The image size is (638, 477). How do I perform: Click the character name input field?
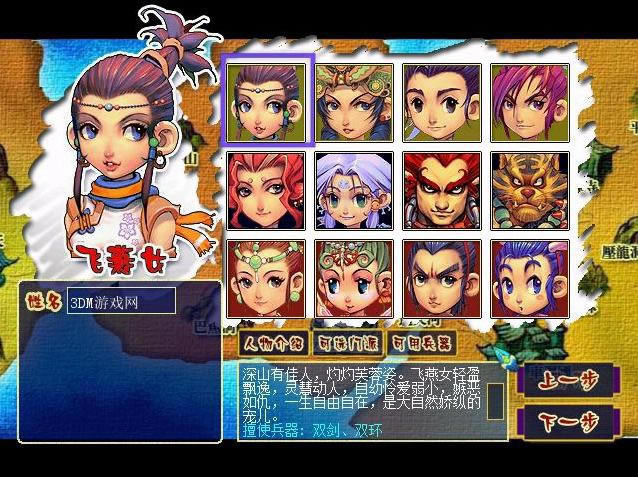(x=120, y=300)
